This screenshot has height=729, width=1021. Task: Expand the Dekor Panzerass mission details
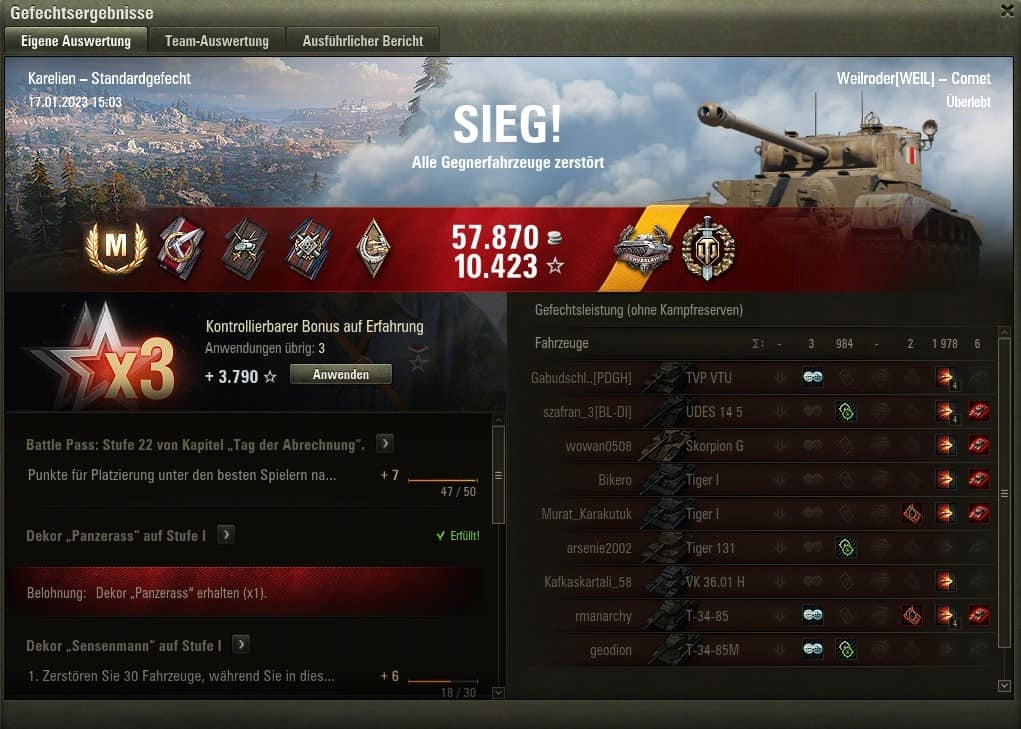pos(227,535)
